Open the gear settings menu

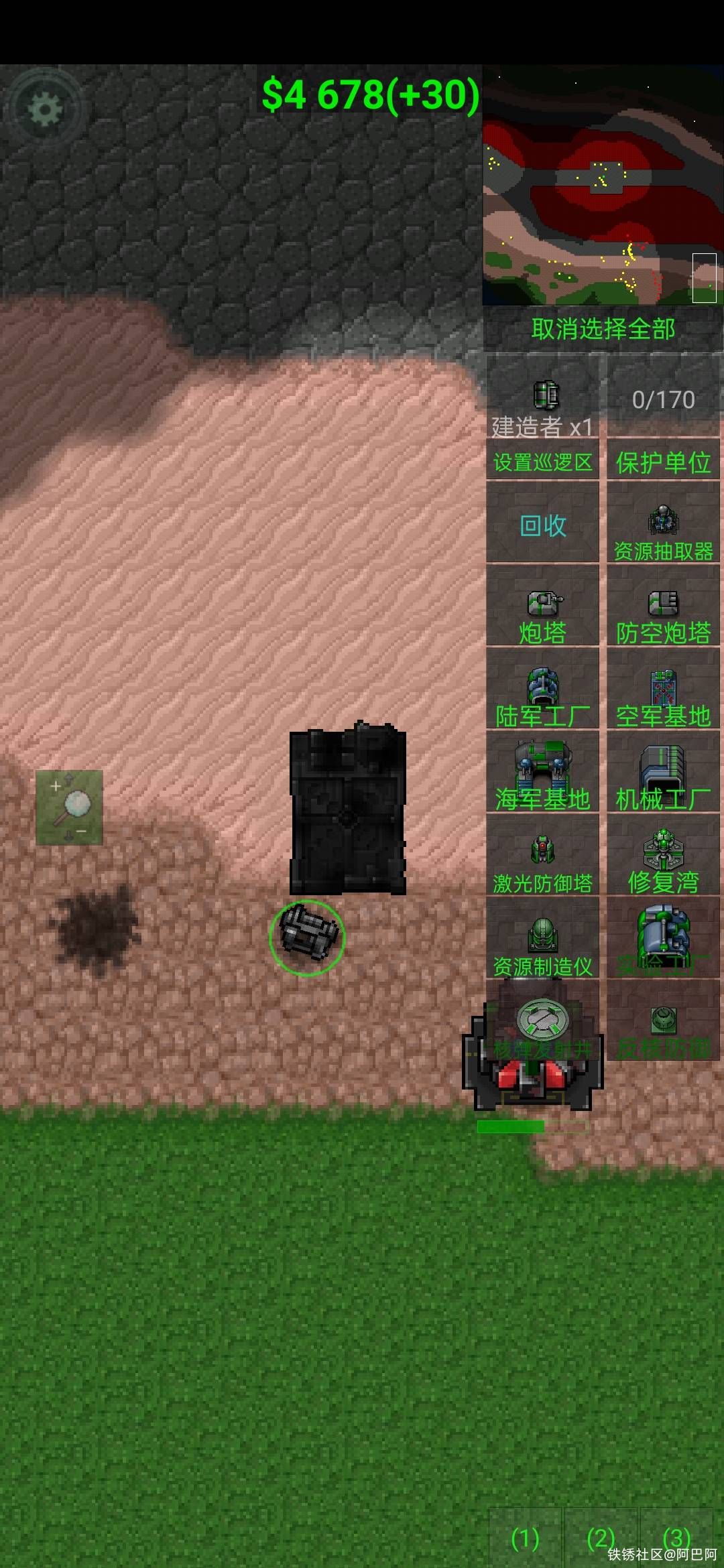(x=45, y=109)
